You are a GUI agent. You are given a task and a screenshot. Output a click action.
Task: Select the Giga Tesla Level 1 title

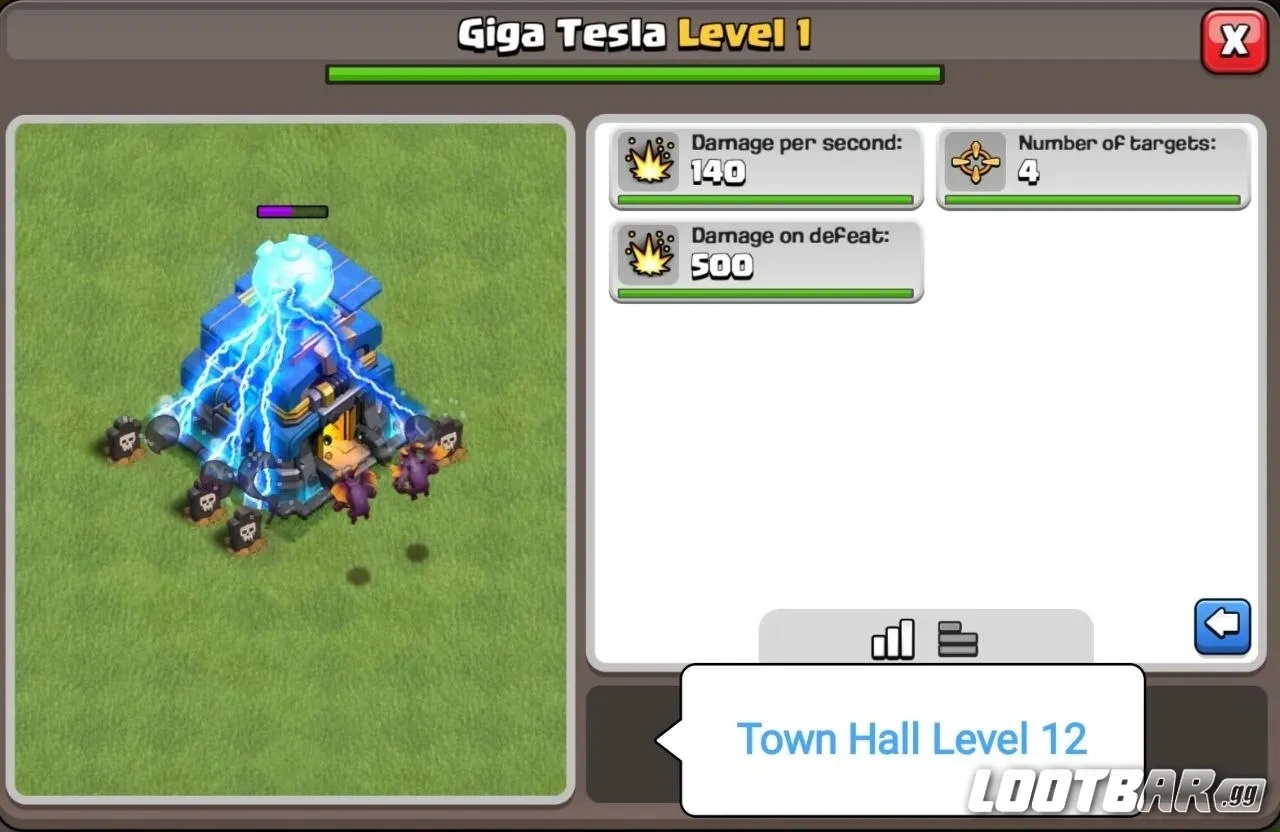point(634,33)
